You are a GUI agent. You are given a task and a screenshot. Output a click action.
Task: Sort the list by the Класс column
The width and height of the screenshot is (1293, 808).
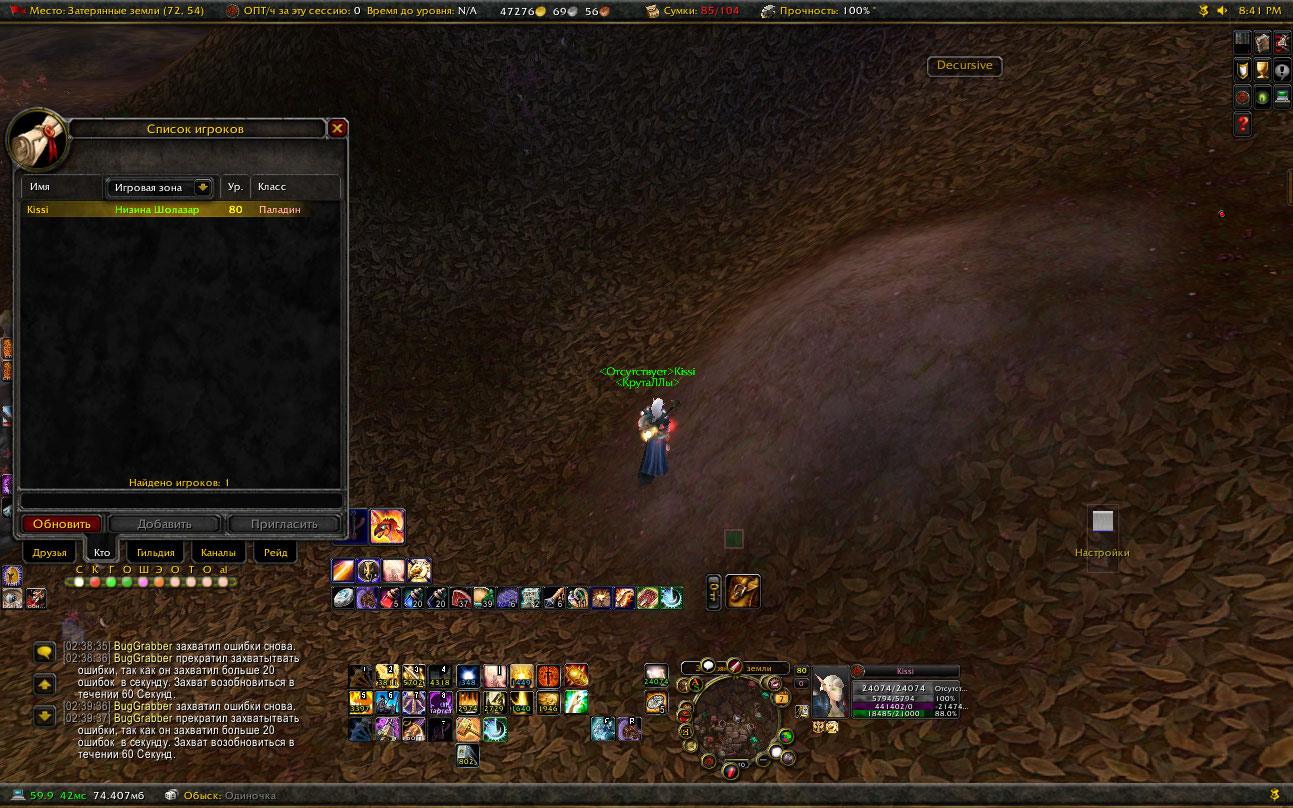pyautogui.click(x=295, y=187)
